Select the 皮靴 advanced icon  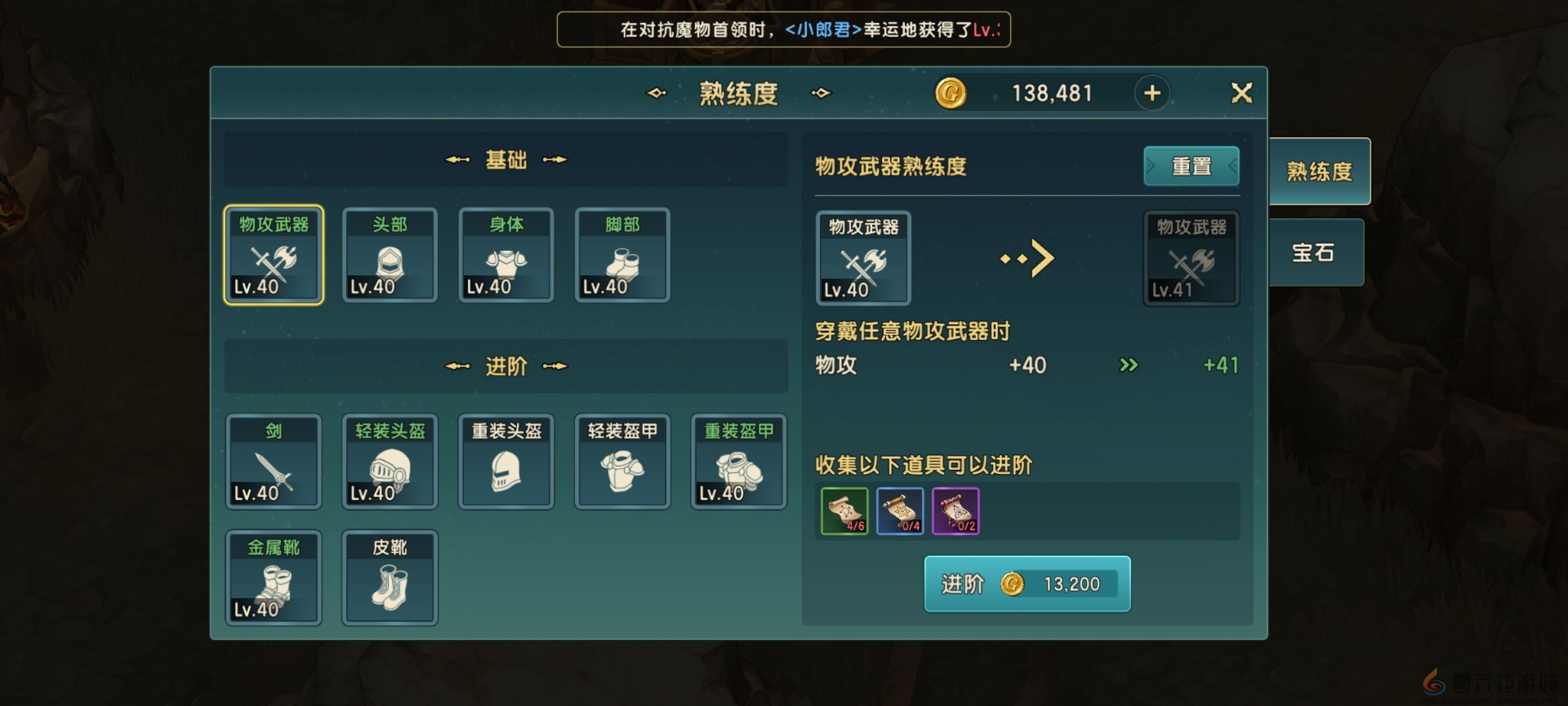point(390,577)
